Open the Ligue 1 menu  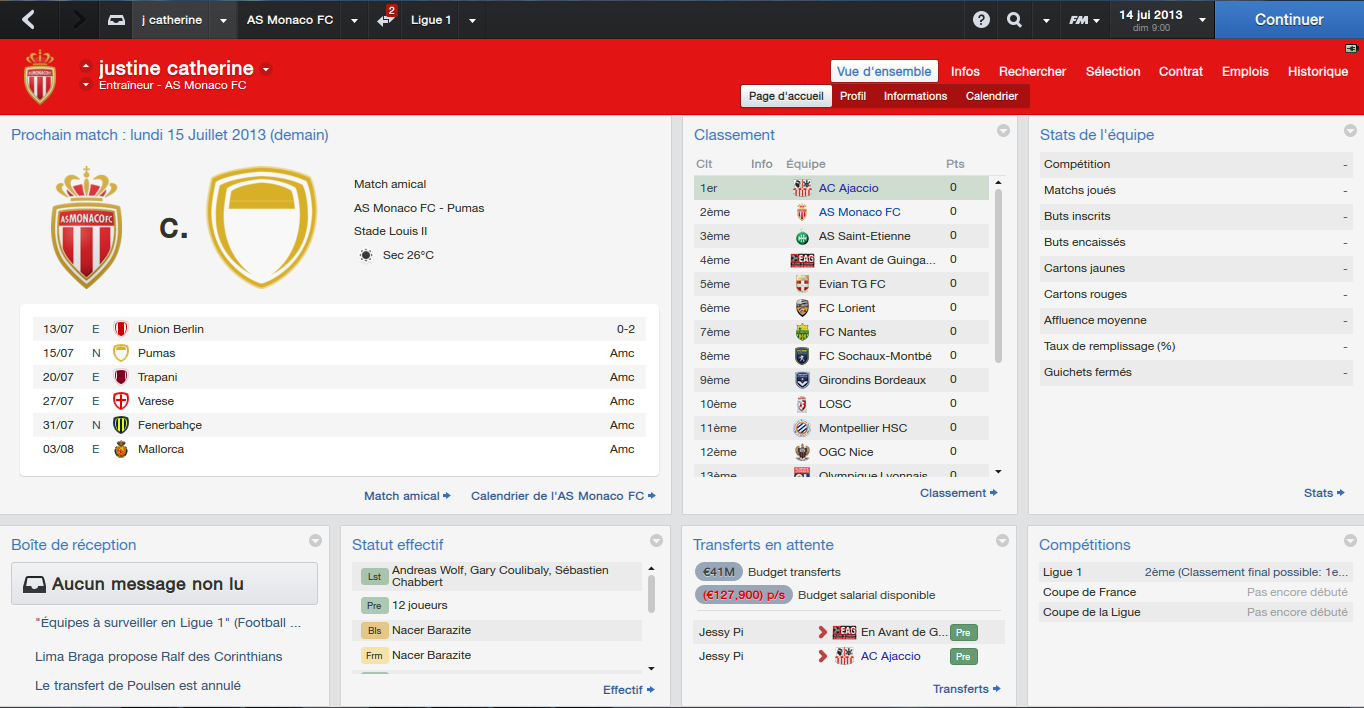point(432,20)
